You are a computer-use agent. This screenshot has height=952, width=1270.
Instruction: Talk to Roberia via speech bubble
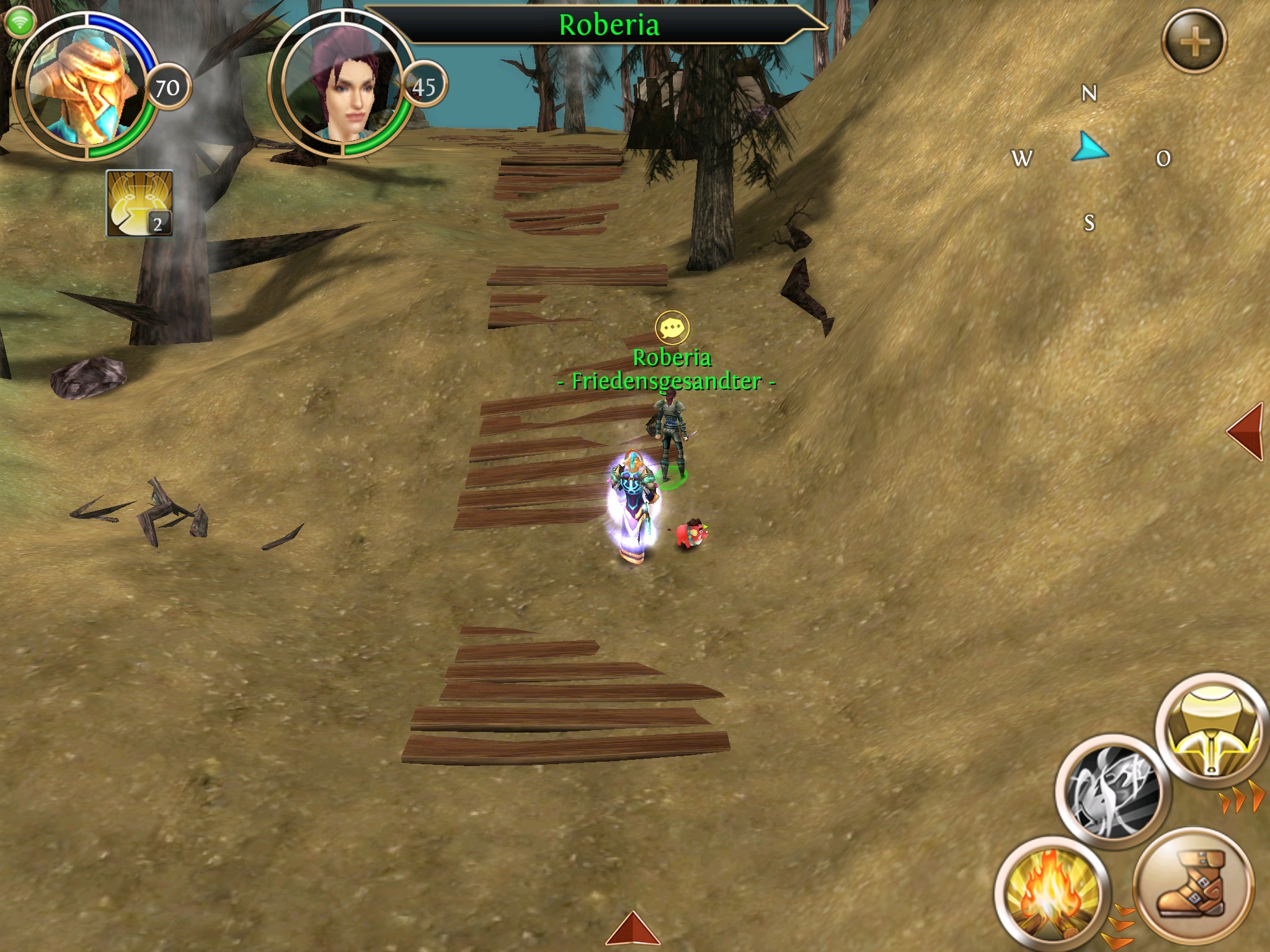pos(672,328)
